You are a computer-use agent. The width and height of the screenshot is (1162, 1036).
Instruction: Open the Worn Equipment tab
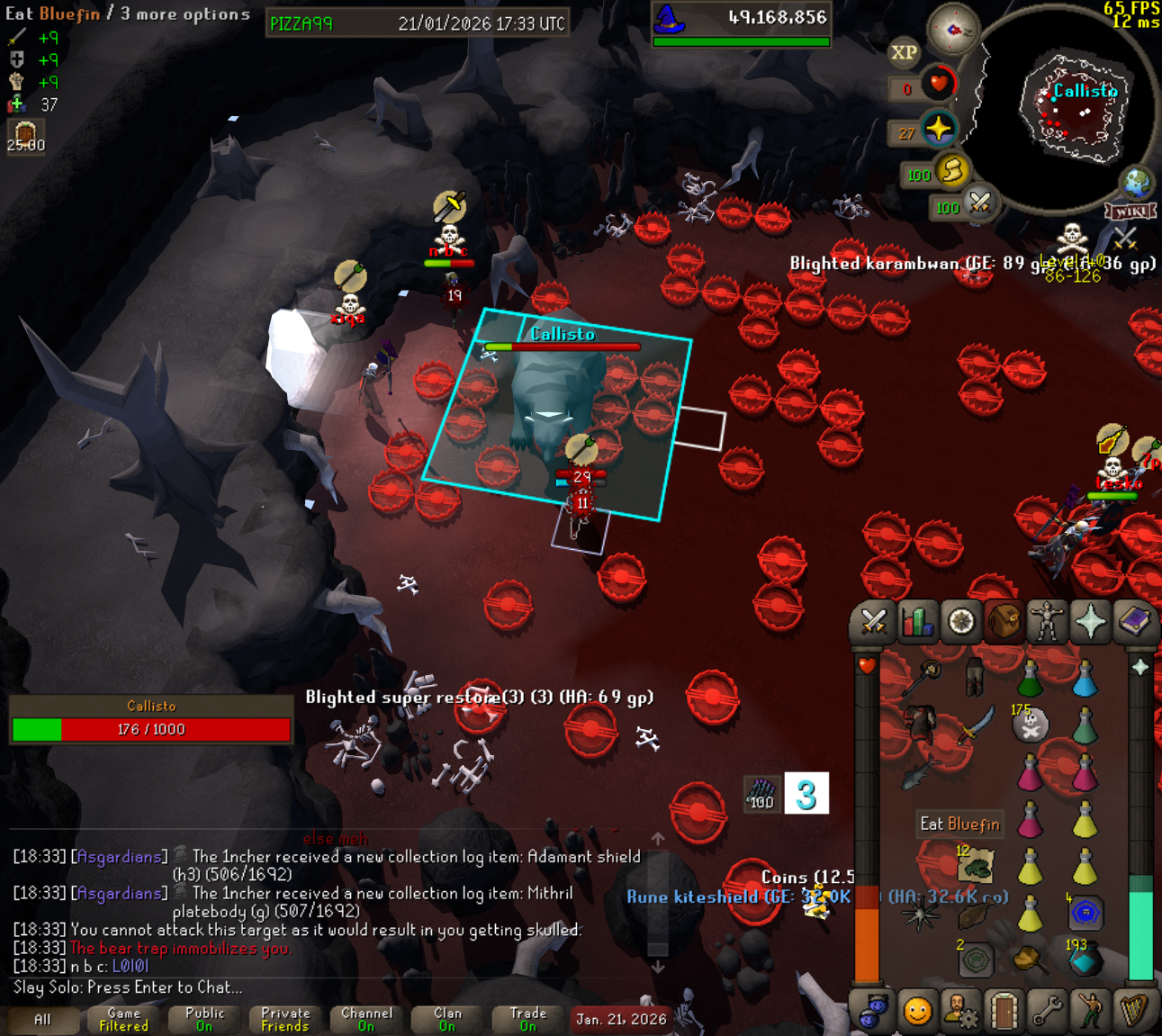(x=1047, y=622)
